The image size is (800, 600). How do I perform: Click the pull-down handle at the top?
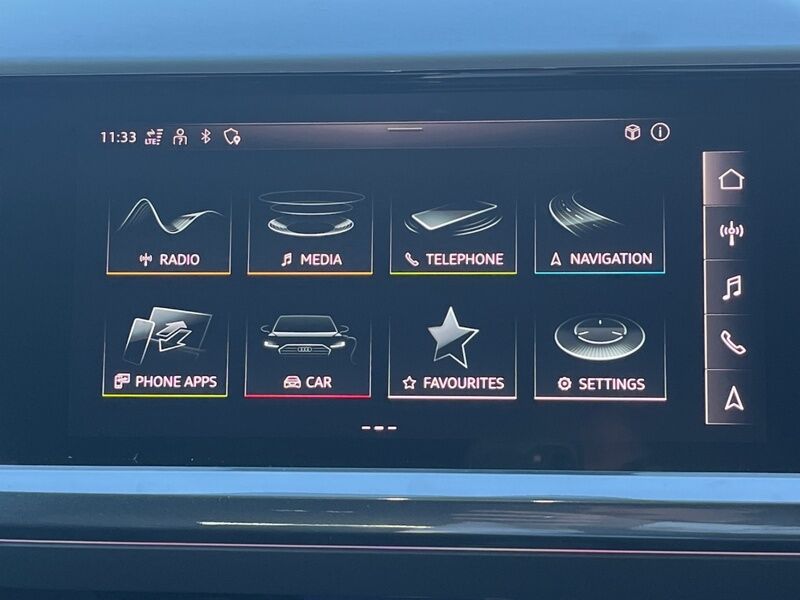click(x=405, y=129)
